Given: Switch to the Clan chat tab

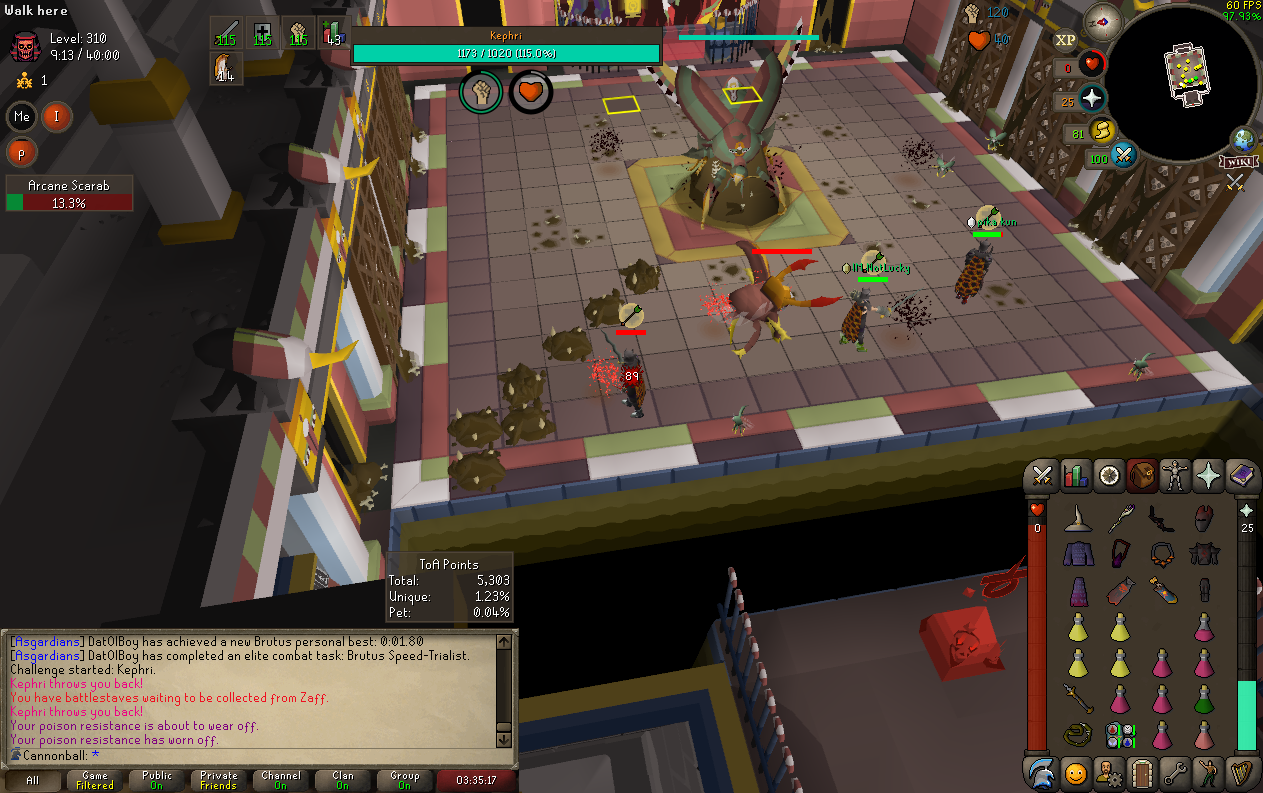Looking at the screenshot, I should click(x=343, y=780).
